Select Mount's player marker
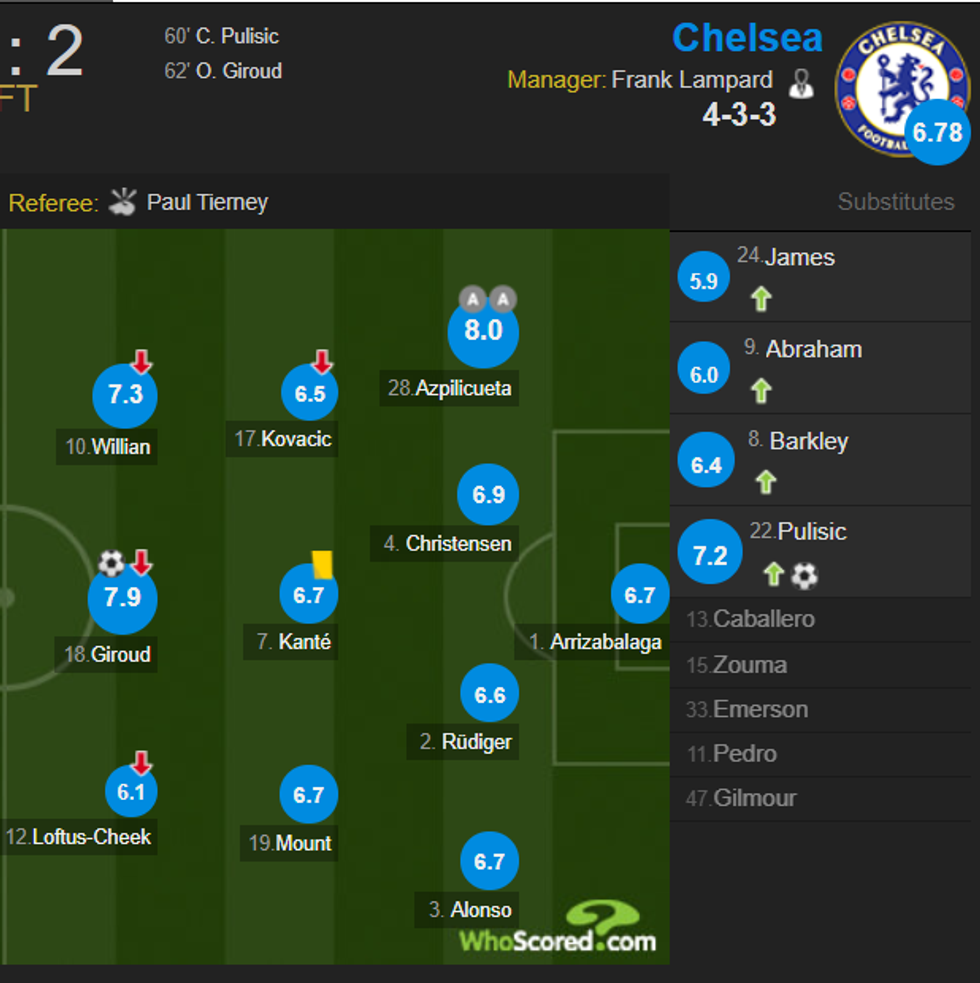 [x=309, y=795]
